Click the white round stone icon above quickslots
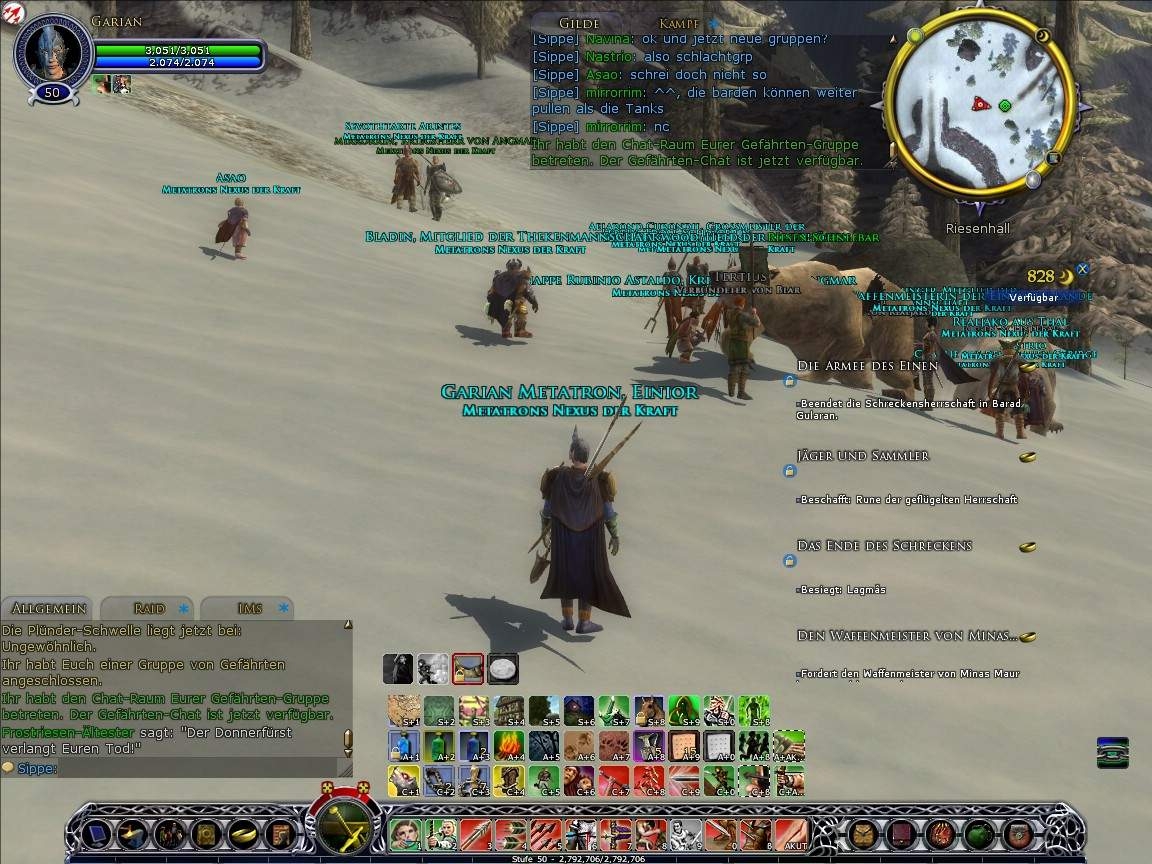The height and width of the screenshot is (864, 1152). click(x=502, y=667)
